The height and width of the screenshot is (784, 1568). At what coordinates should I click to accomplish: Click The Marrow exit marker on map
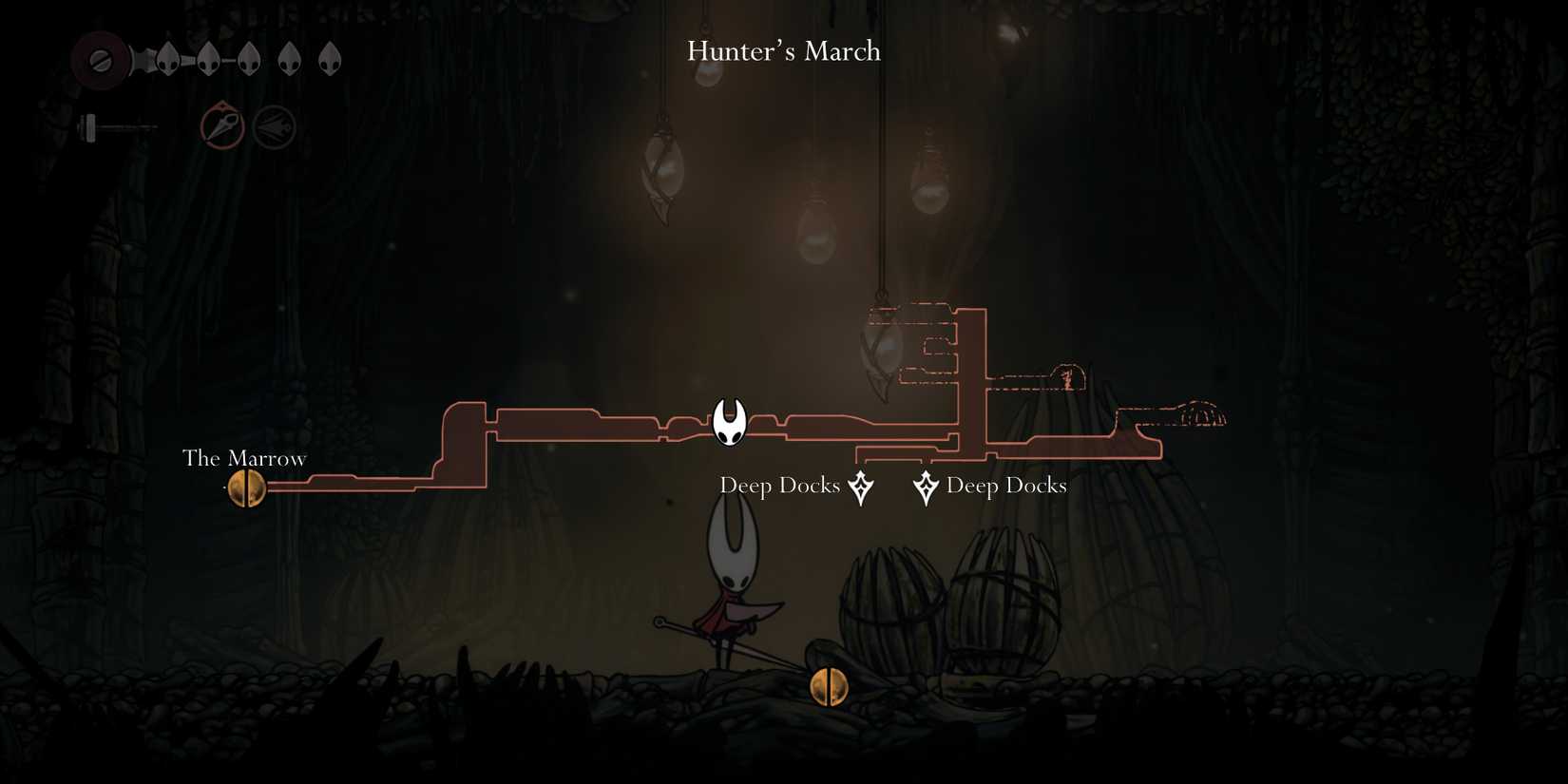pyautogui.click(x=247, y=488)
